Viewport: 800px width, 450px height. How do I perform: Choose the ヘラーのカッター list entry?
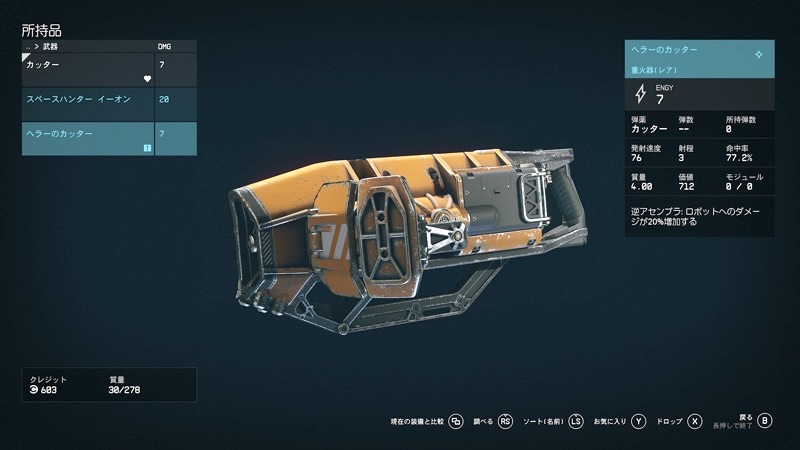pos(88,138)
